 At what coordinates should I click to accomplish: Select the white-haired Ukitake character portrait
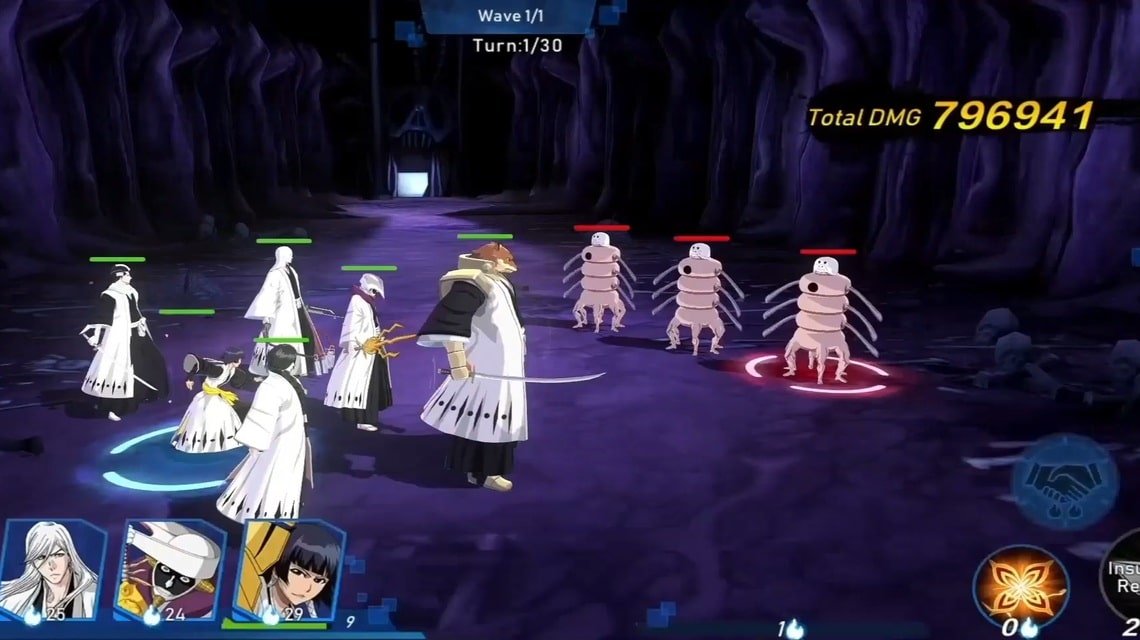[x=53, y=568]
